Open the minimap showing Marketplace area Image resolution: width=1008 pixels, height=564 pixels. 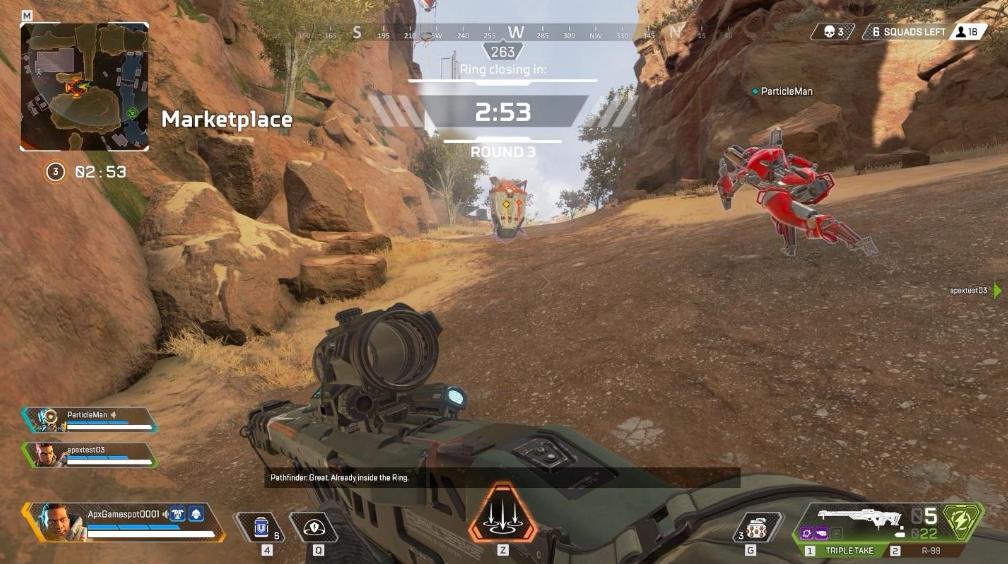[x=84, y=87]
